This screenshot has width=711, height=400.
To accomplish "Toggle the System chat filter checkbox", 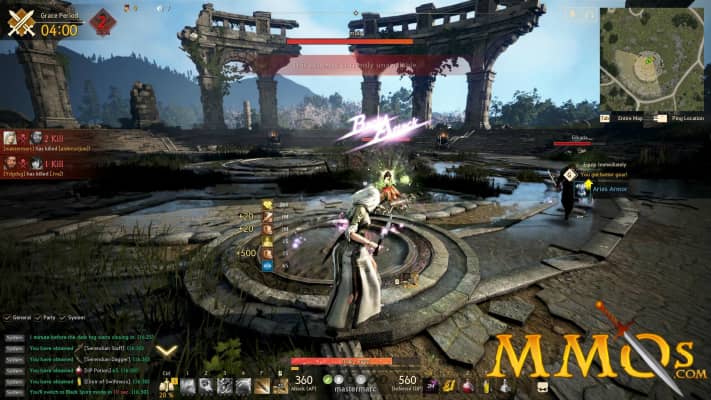I will [x=62, y=317].
